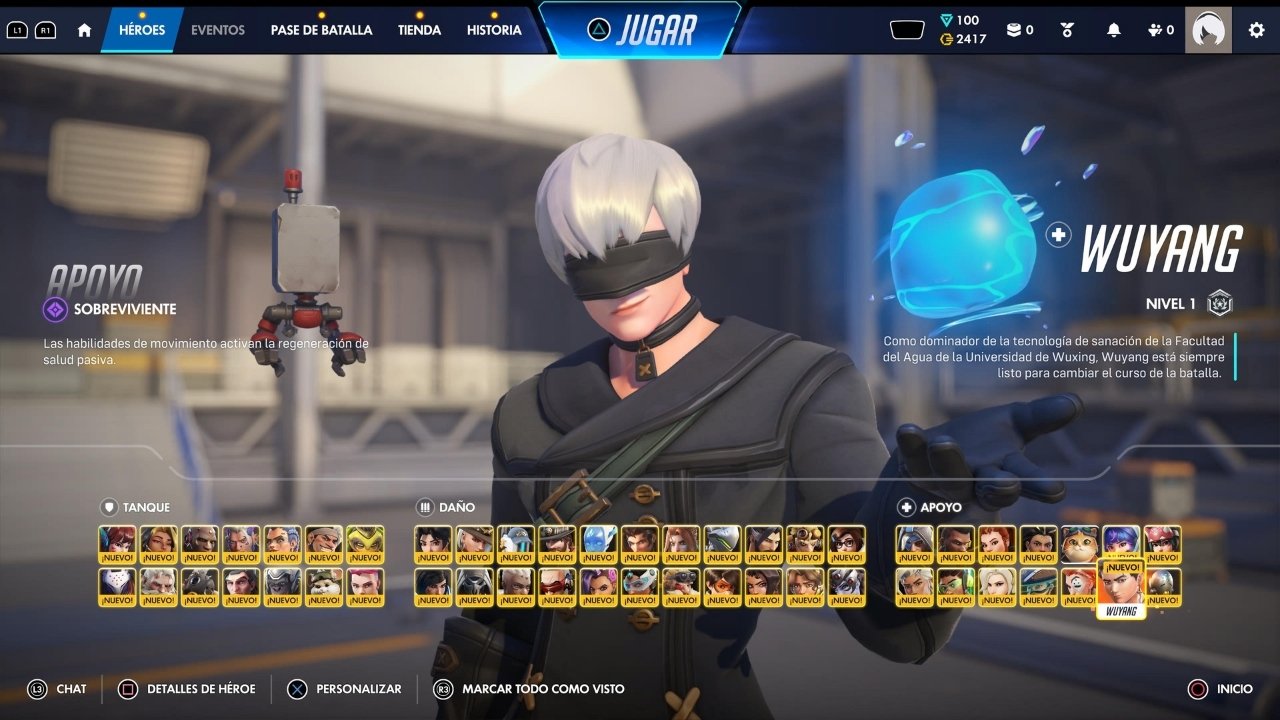Select the Héroes tab
The image size is (1280, 720).
(x=142, y=30)
